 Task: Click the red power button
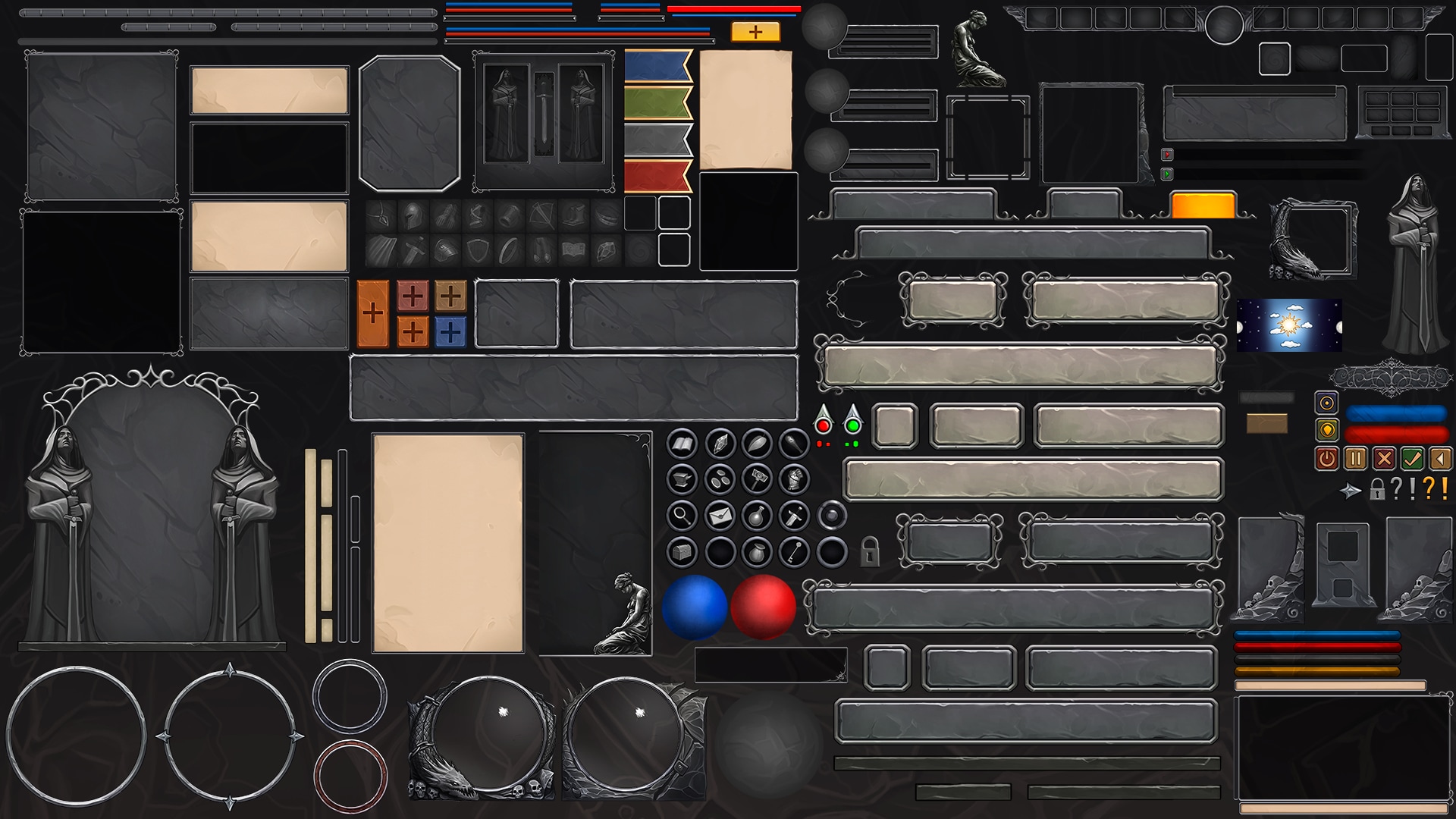click(1327, 460)
